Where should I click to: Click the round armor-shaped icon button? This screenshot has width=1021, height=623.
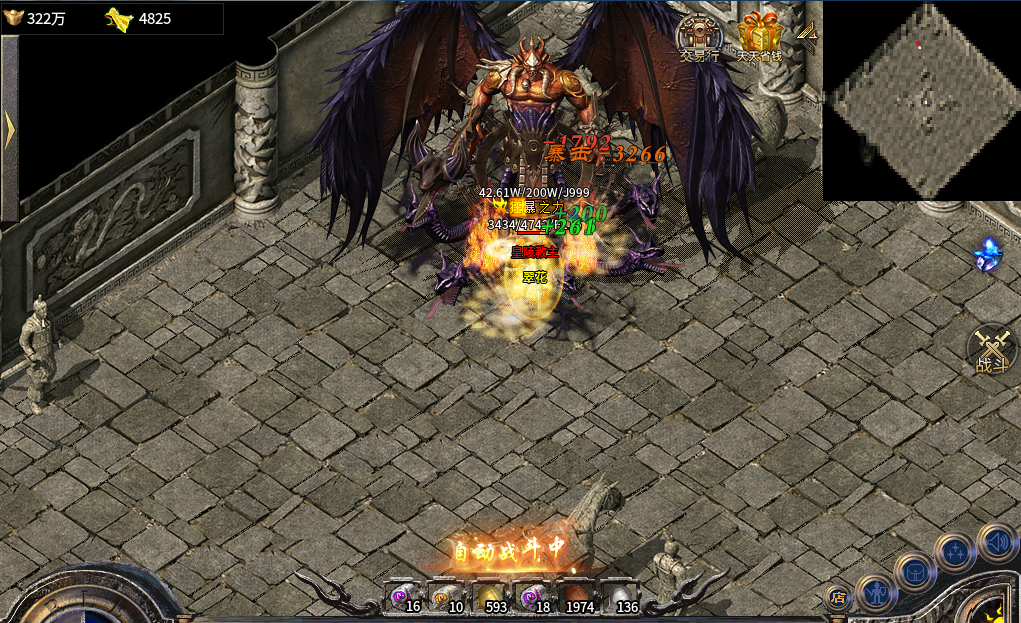915,571
